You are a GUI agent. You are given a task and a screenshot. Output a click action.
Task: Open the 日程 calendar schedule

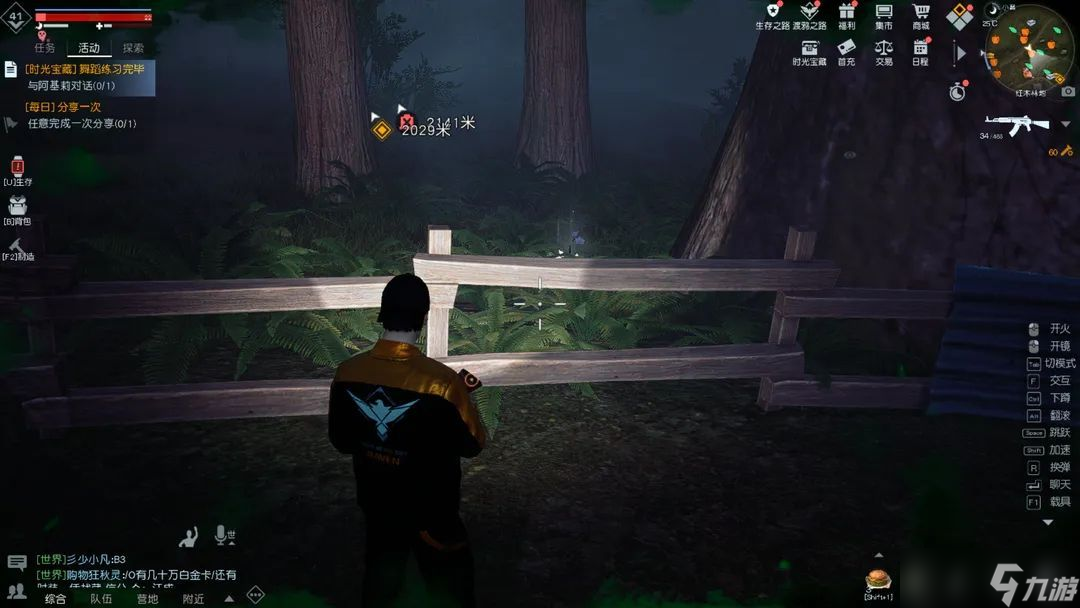coord(921,49)
